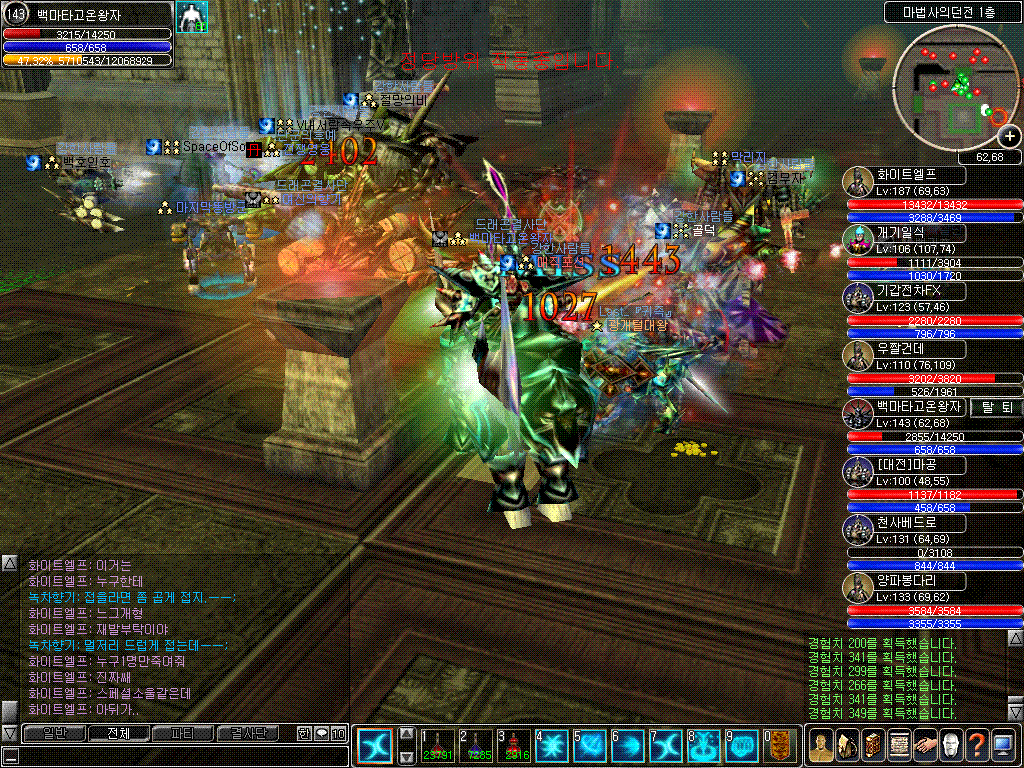Screen dimensions: 1024x768
Task: Select party member 화이트엘프
Action: (920, 175)
